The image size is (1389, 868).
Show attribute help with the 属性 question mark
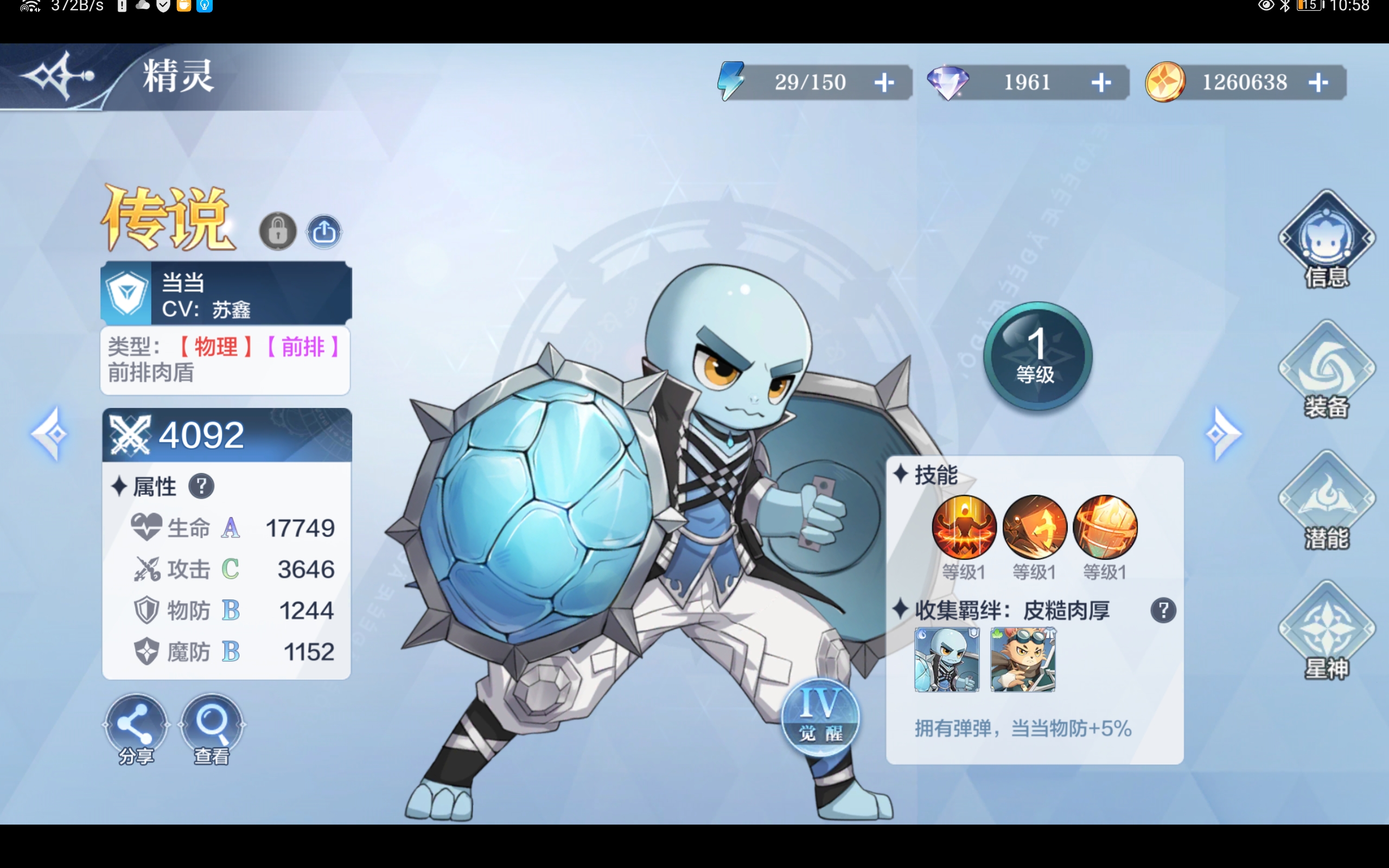point(201,486)
